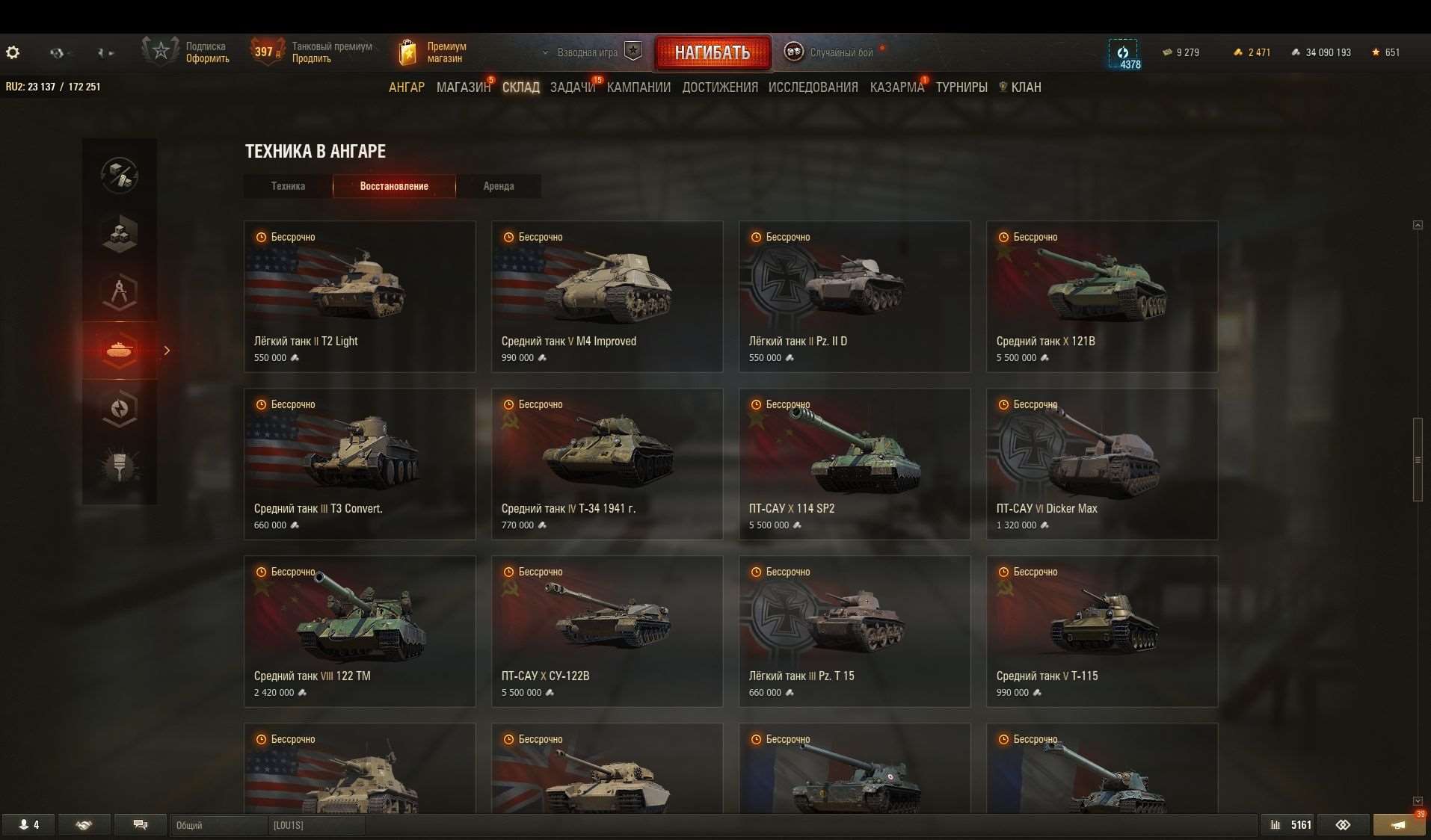Open the СКЛАД menu item

click(x=520, y=87)
